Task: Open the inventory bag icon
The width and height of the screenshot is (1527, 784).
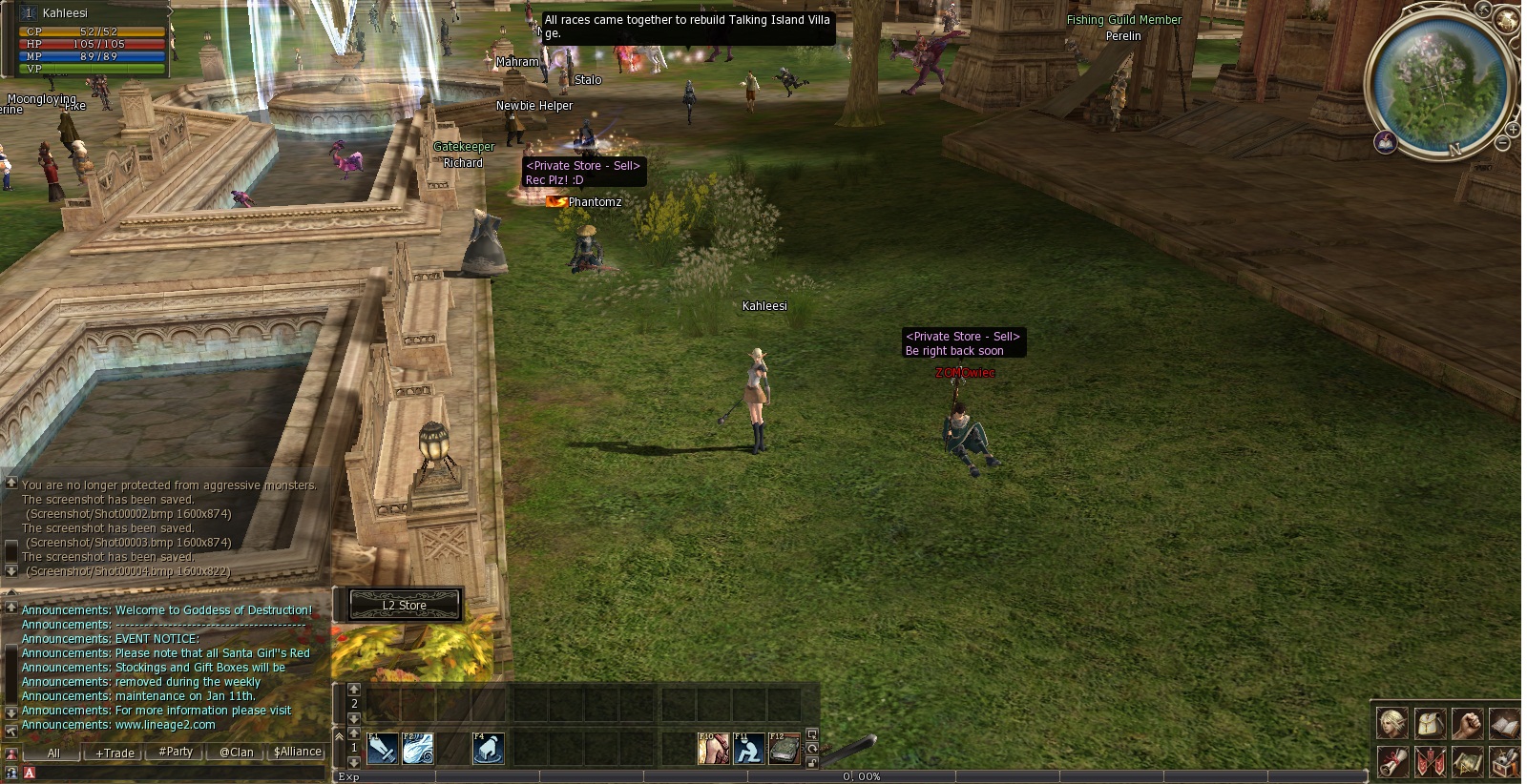Action: [1430, 724]
